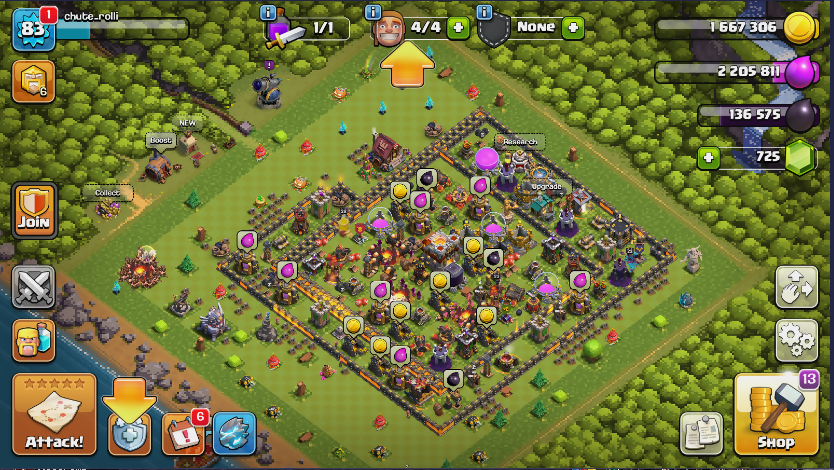Tap the Research bubble on the laboratory
834x470 pixels.
click(x=518, y=142)
